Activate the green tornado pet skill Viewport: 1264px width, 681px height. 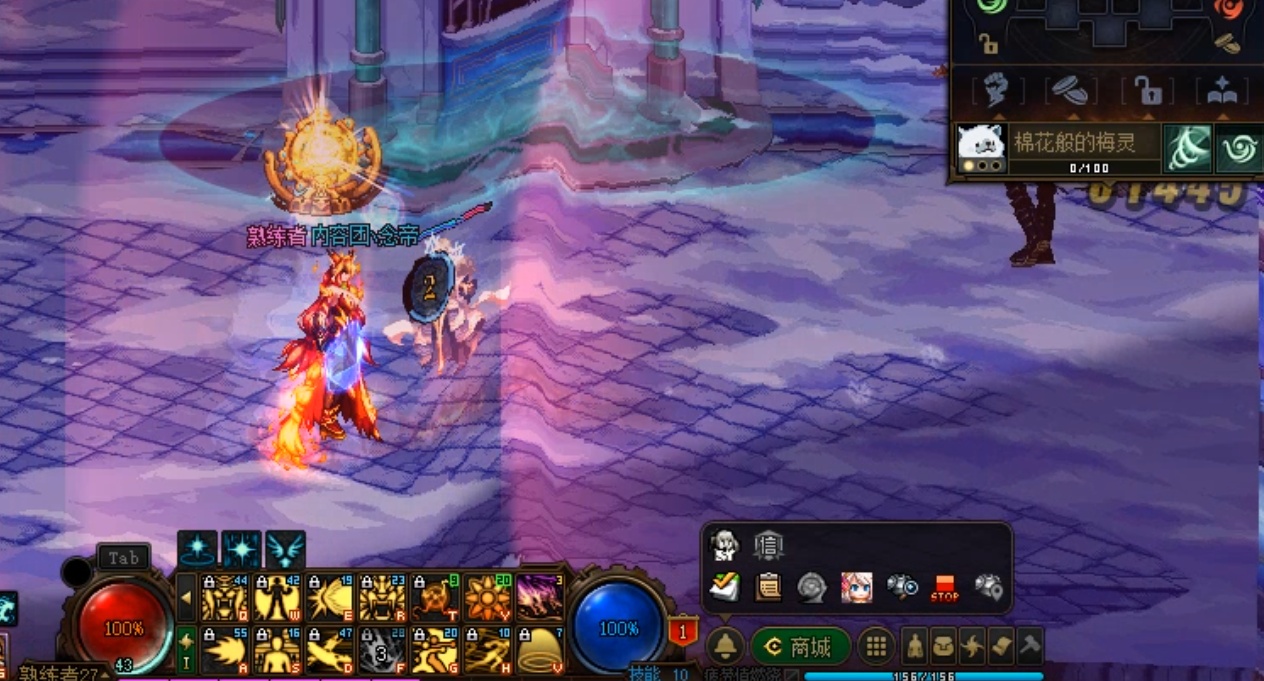[1187, 149]
